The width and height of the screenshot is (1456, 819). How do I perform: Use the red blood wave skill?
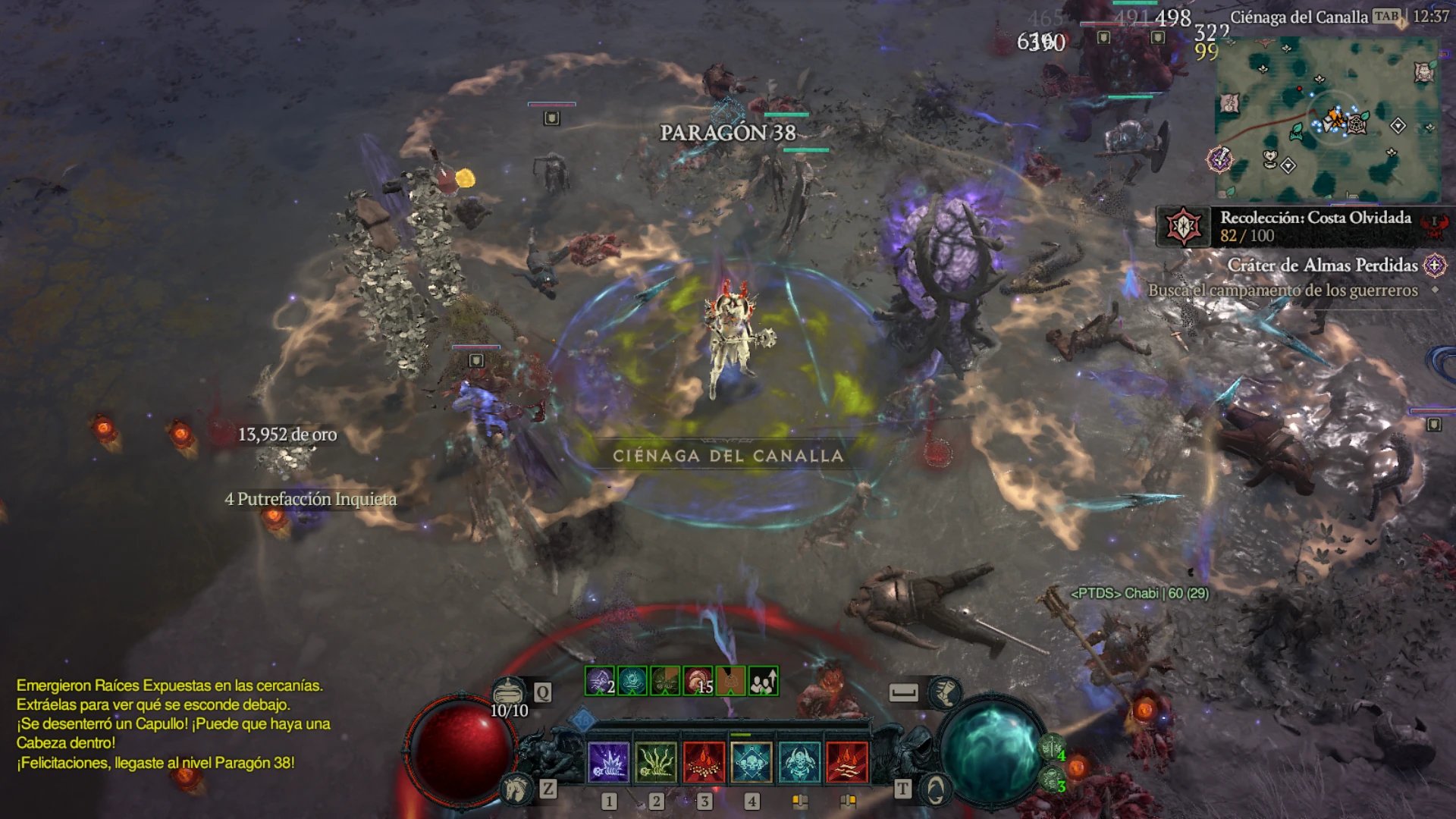[x=847, y=761]
